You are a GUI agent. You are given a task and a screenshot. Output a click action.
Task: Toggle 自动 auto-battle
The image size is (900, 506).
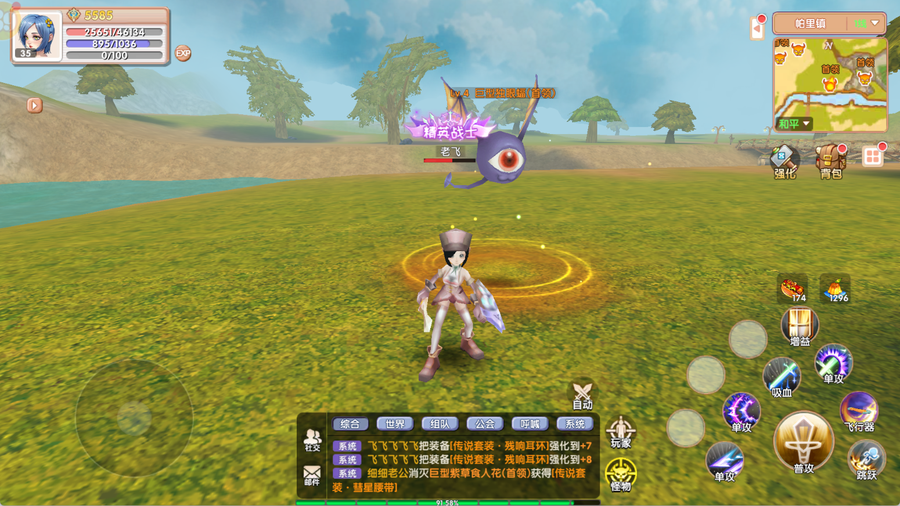(582, 394)
